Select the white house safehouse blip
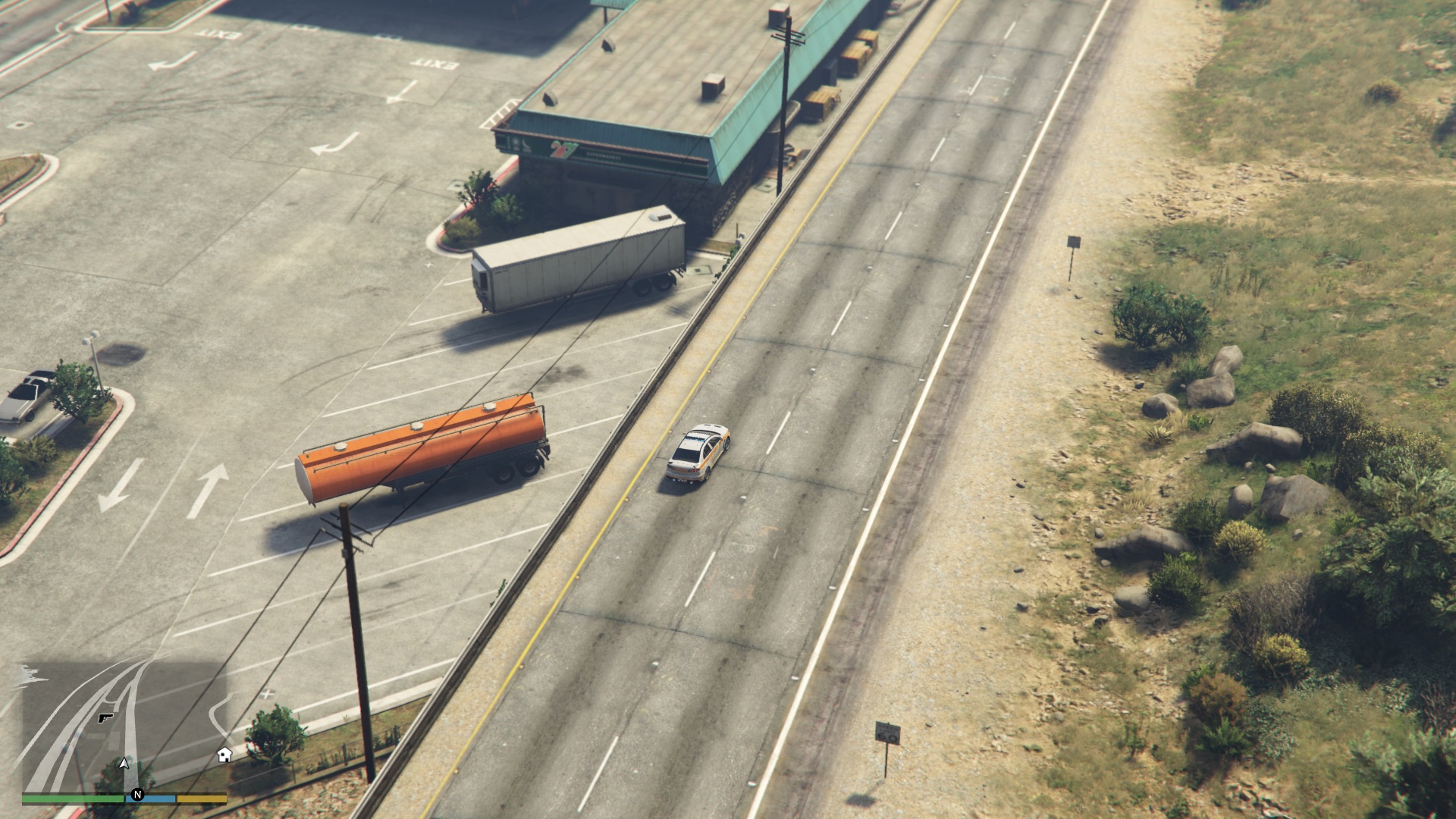The width and height of the screenshot is (1456, 819). pos(224,754)
